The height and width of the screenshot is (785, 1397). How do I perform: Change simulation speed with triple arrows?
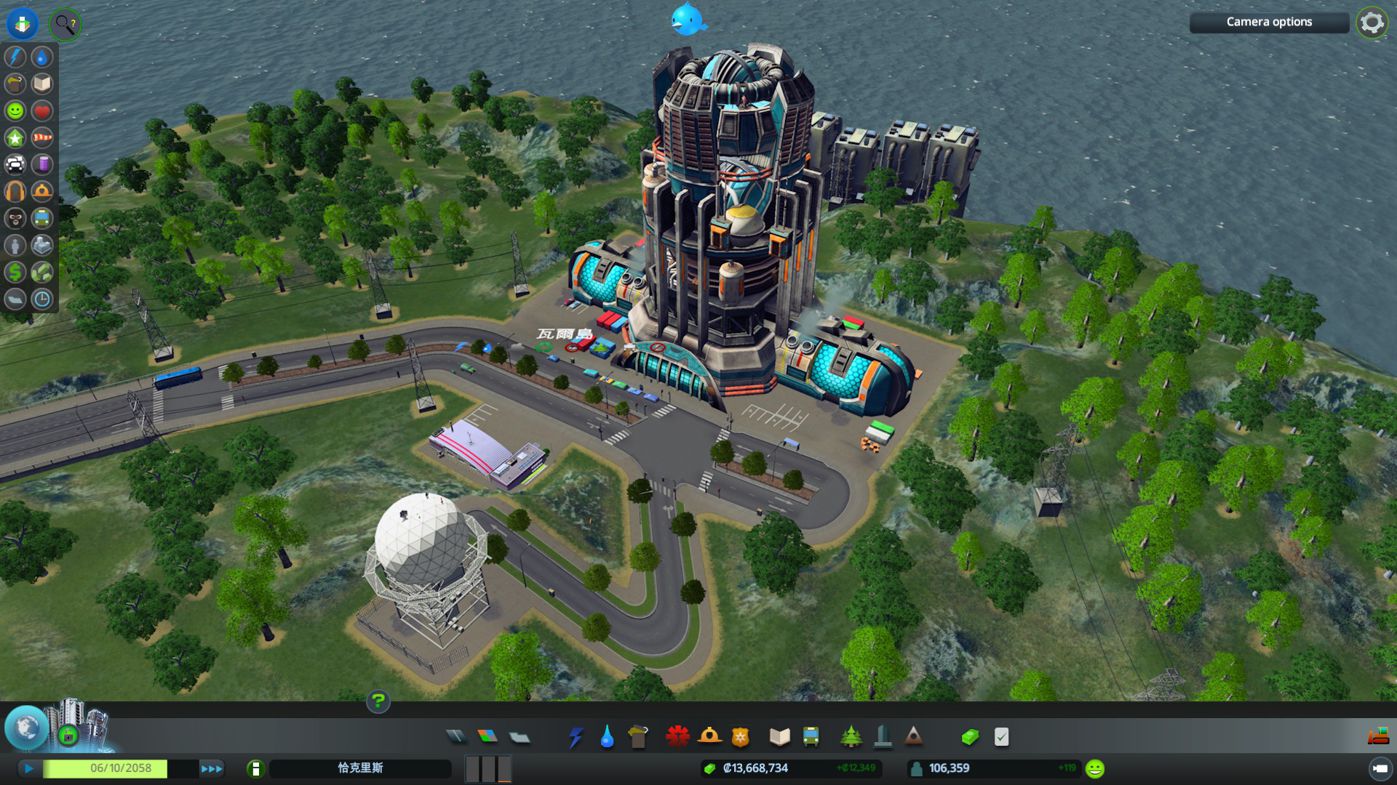coord(211,768)
